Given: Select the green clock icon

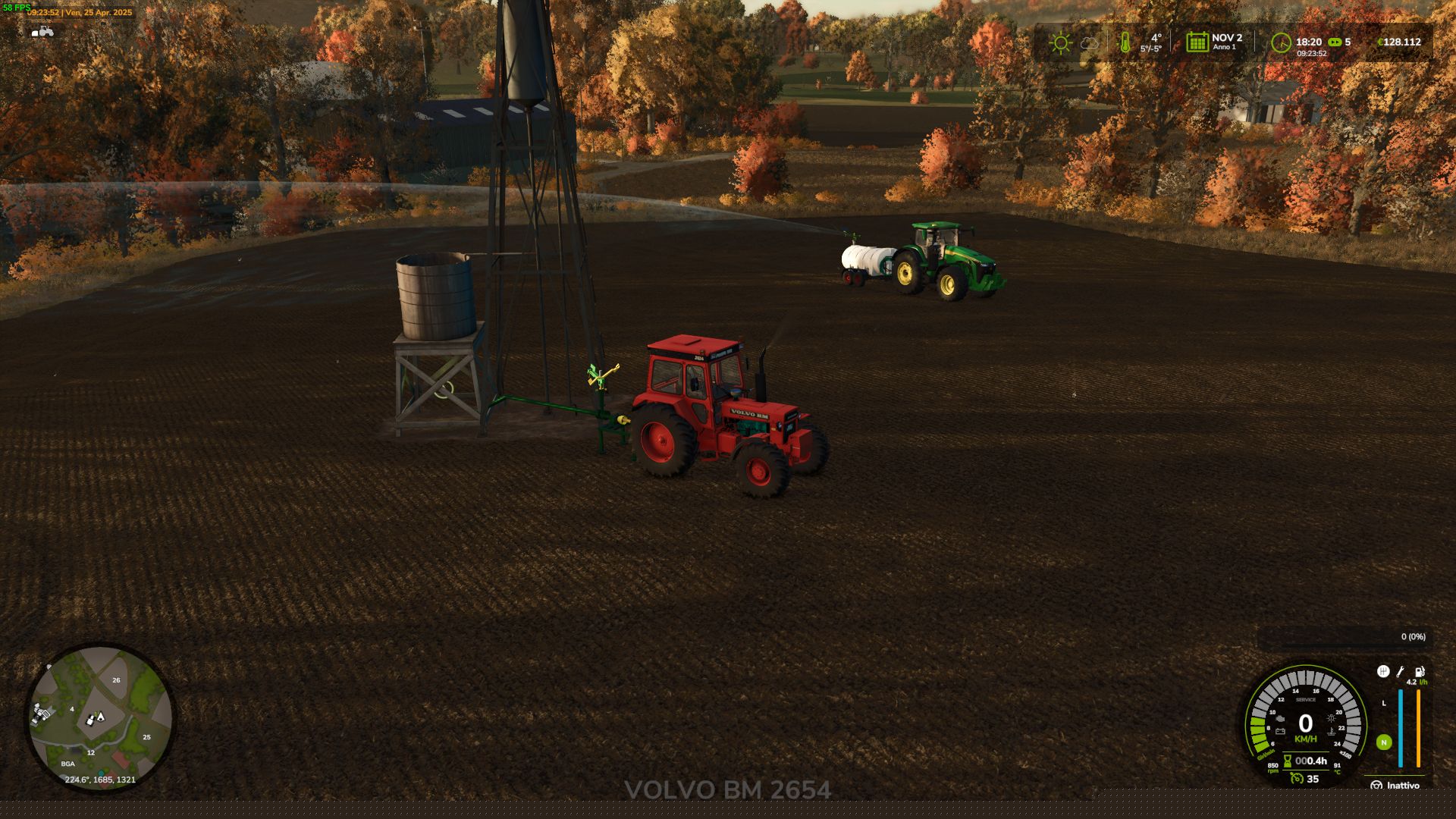Looking at the screenshot, I should click(1281, 42).
